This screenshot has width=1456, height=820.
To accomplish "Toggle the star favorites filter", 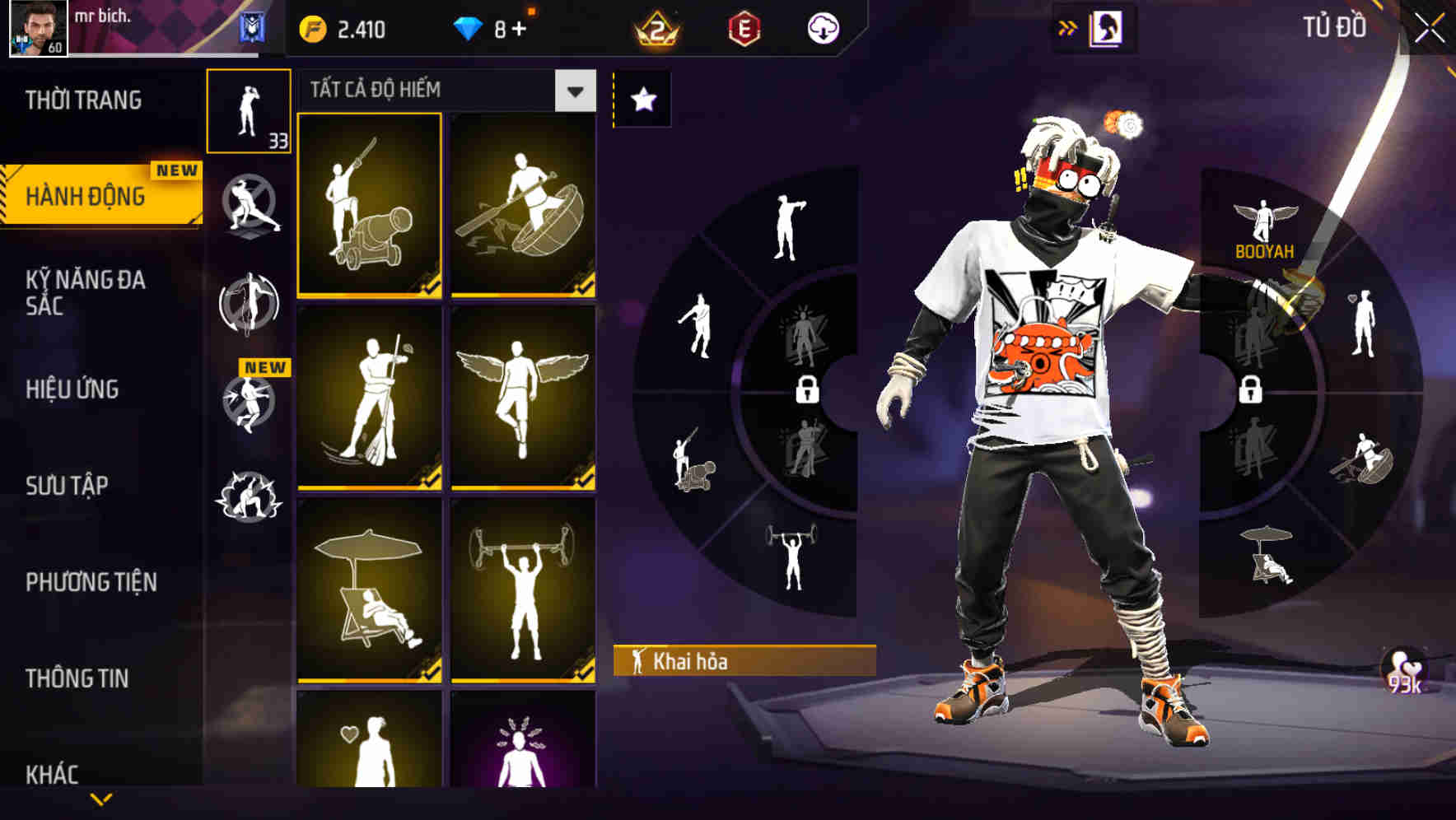I will coord(642,99).
